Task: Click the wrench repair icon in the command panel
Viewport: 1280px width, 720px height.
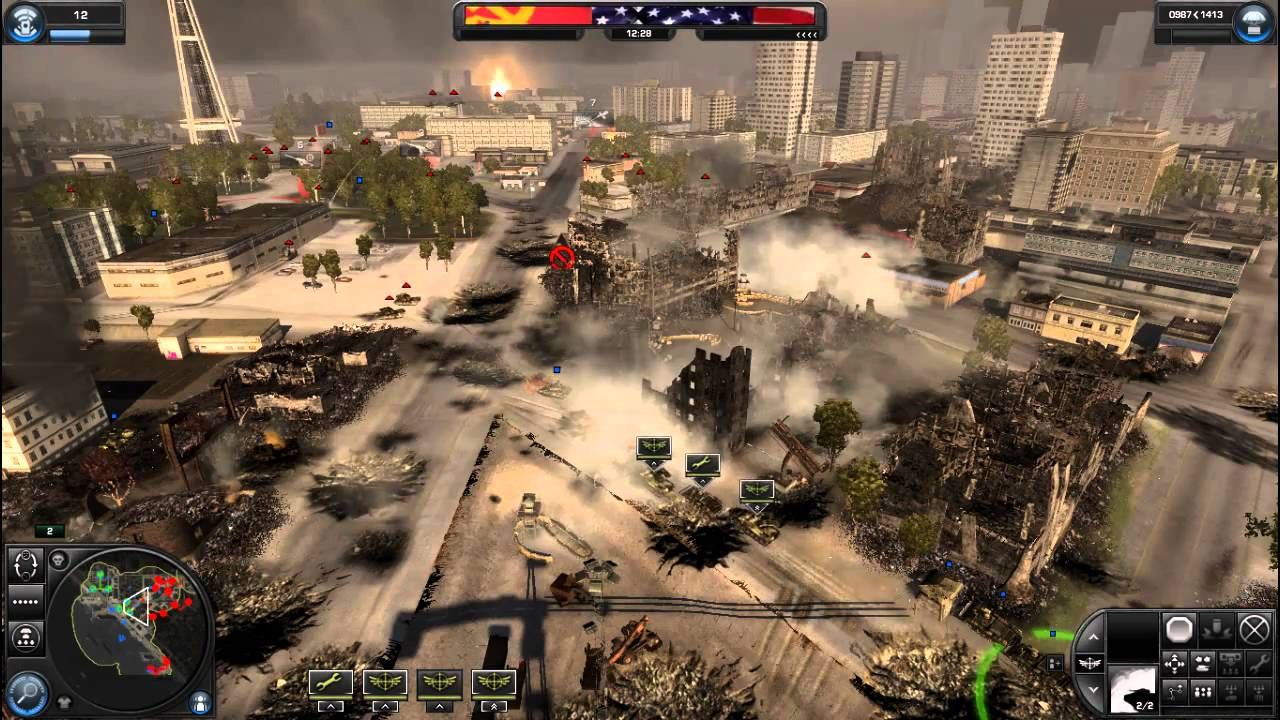Action: 1260,663
